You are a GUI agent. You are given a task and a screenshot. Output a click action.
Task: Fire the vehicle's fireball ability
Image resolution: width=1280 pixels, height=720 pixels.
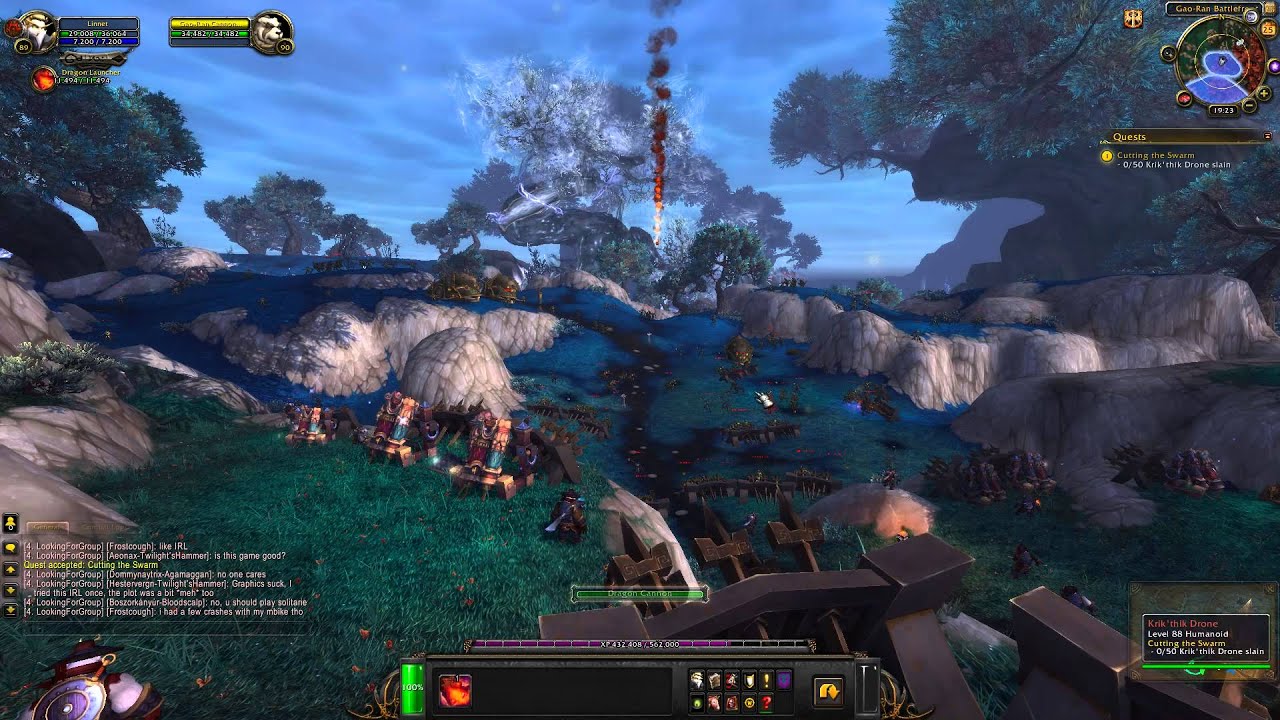pyautogui.click(x=455, y=690)
